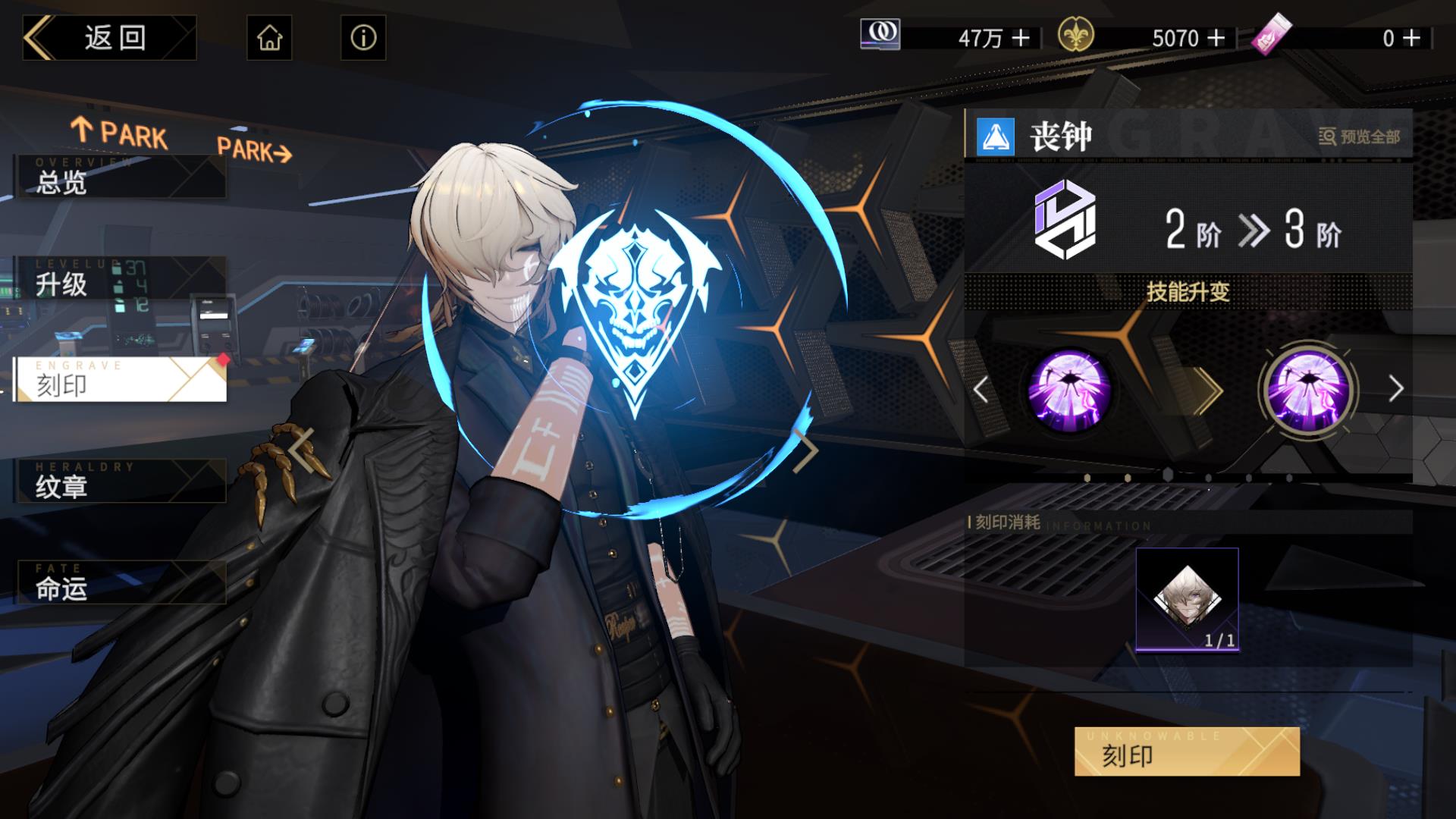Select the current purple skill icon
Screen dimensions: 1456x819
point(1069,390)
